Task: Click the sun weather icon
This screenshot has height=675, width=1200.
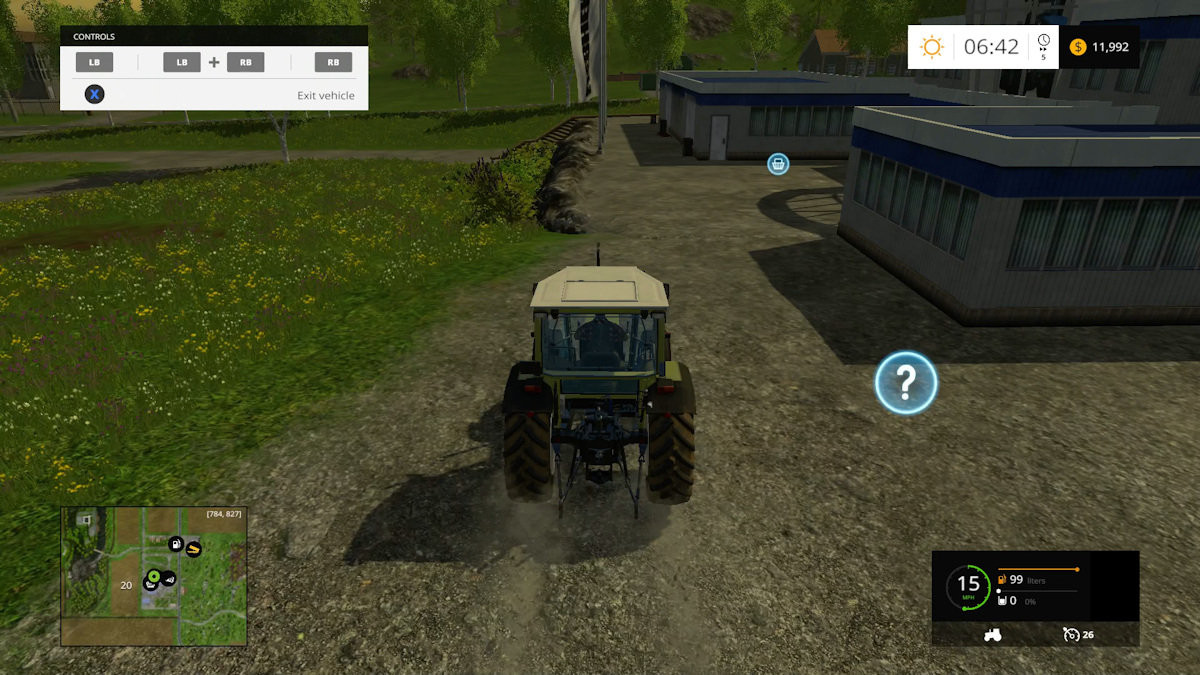Action: 932,47
